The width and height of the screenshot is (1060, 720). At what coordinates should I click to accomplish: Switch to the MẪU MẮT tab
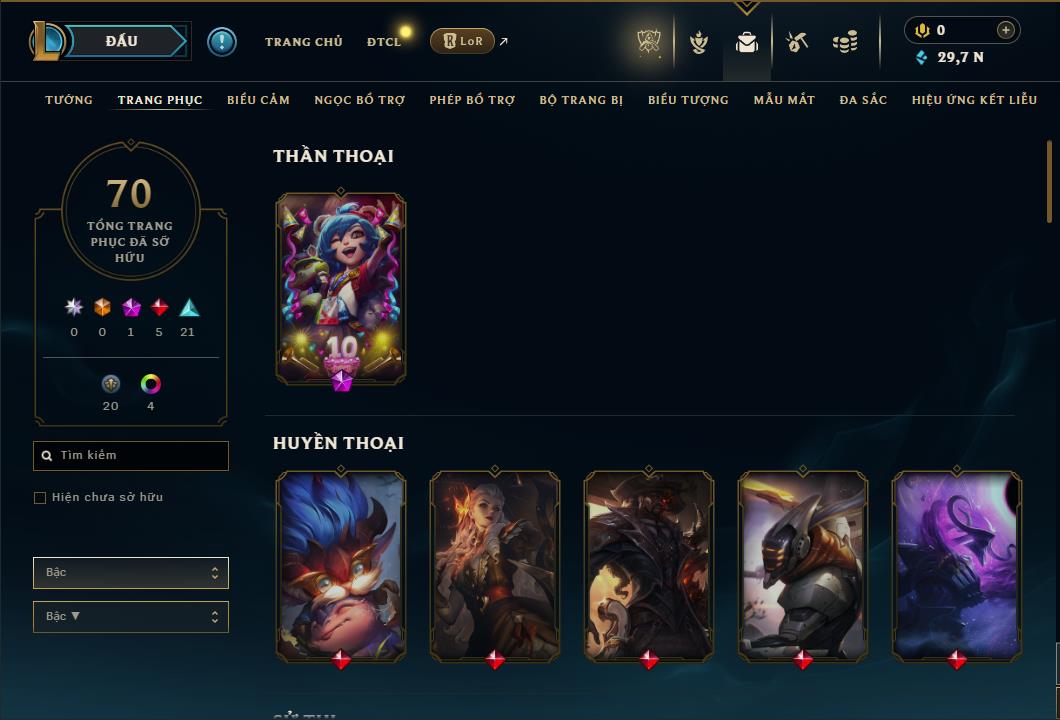784,100
